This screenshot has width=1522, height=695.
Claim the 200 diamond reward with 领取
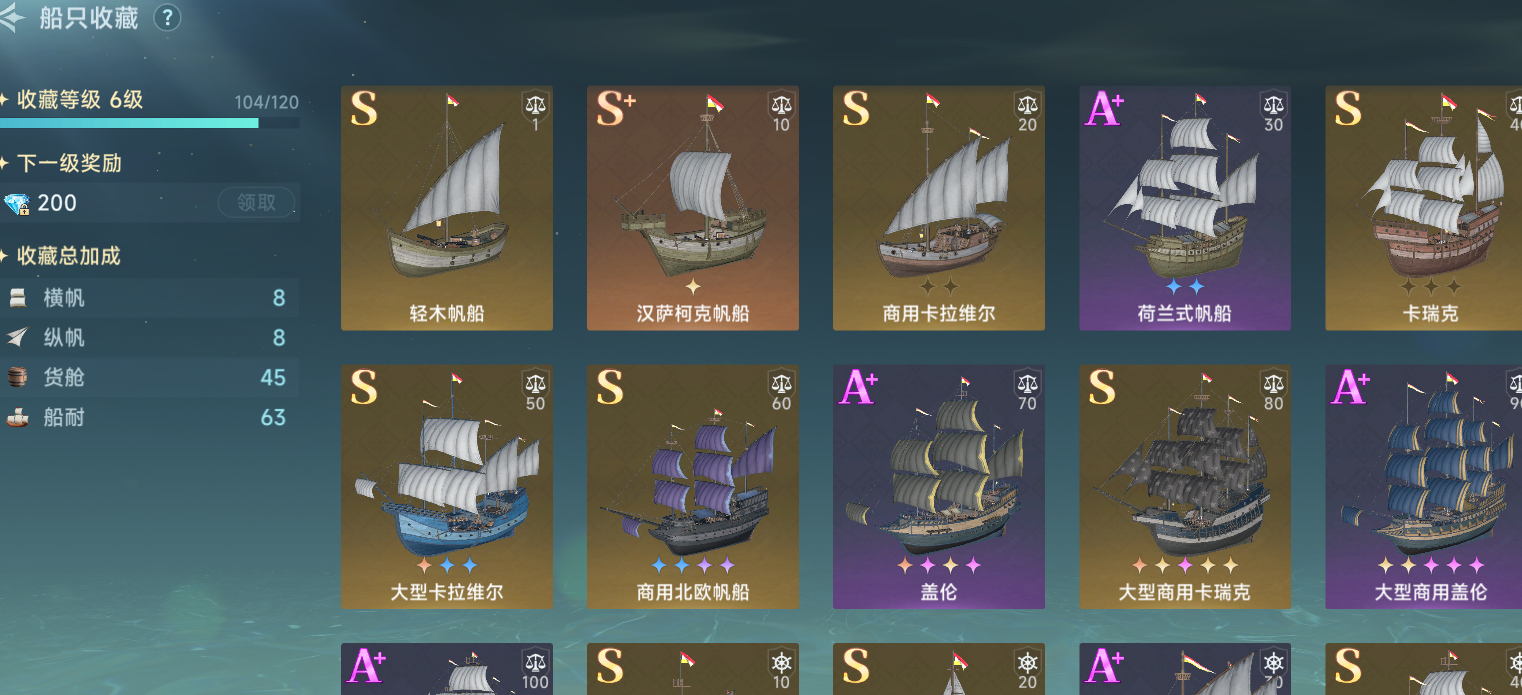tap(256, 203)
